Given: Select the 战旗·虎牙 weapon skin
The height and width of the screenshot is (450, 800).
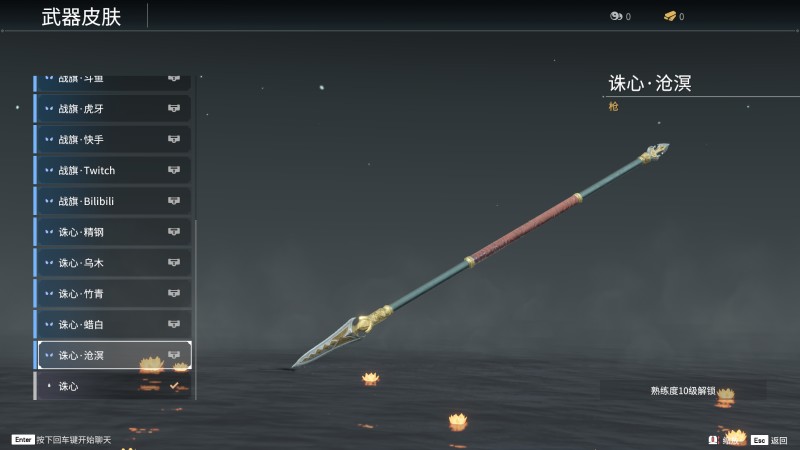Looking at the screenshot, I should 113,109.
